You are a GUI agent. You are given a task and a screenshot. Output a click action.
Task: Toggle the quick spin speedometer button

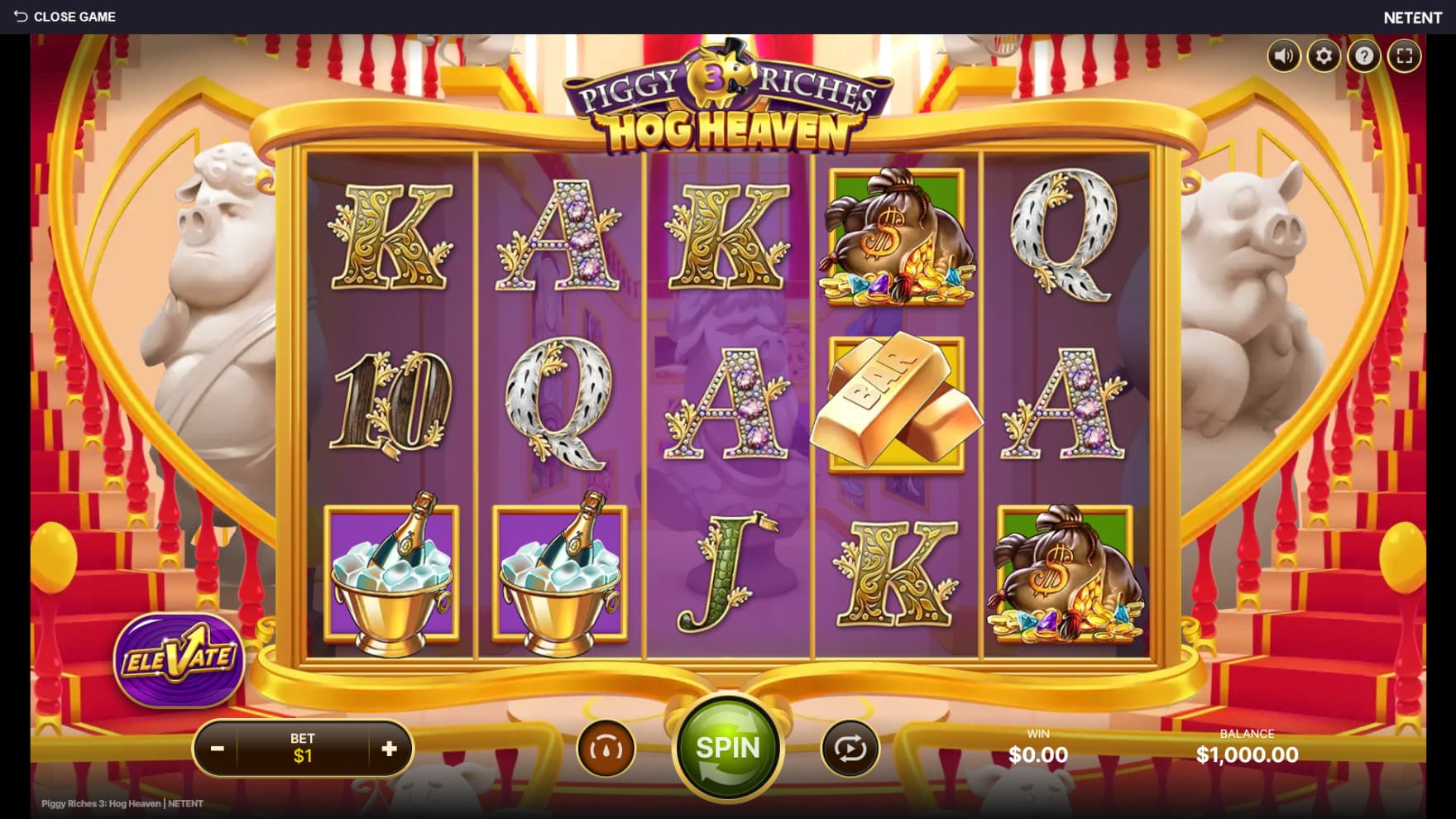coord(606,749)
